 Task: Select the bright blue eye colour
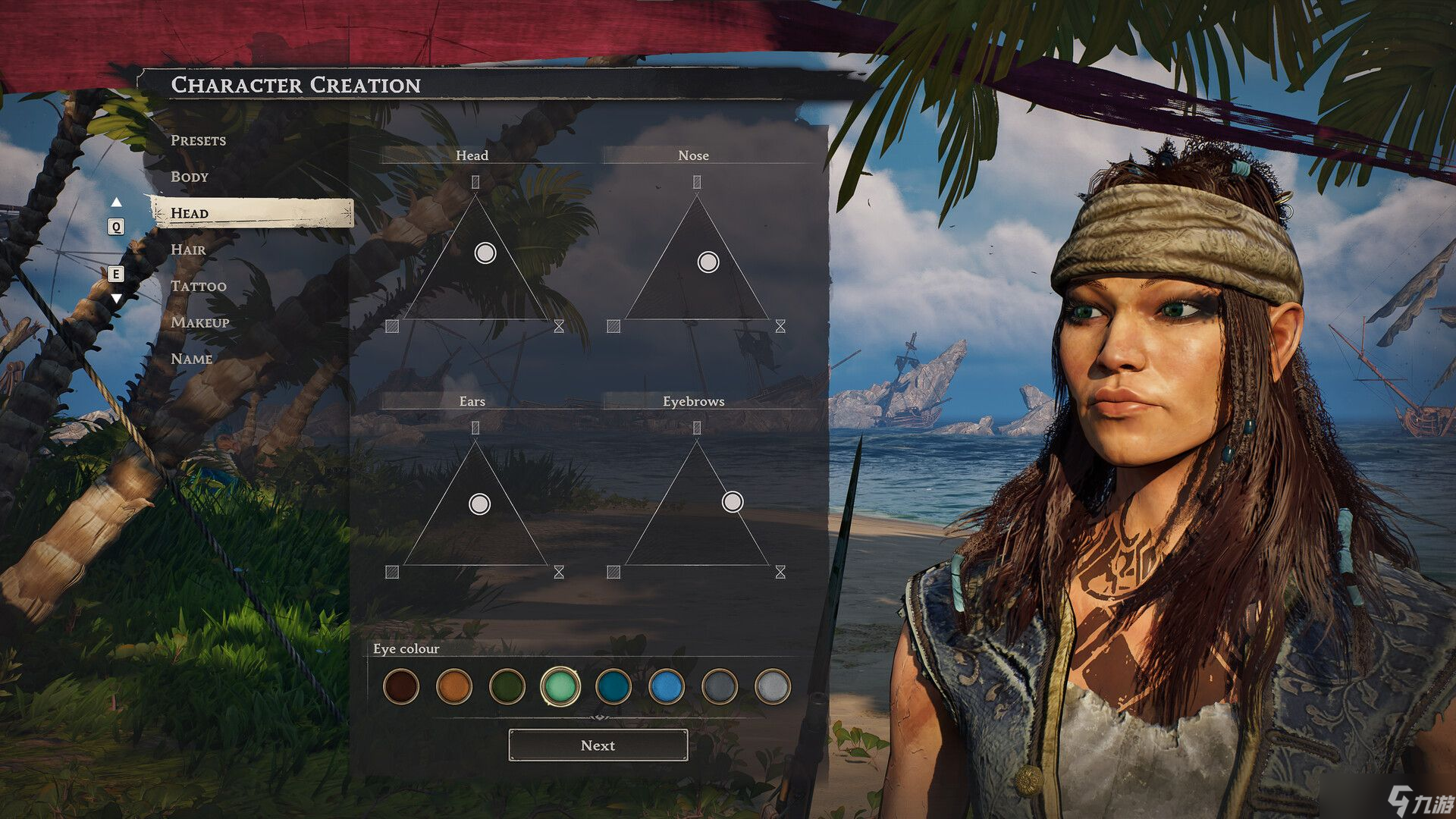667,686
